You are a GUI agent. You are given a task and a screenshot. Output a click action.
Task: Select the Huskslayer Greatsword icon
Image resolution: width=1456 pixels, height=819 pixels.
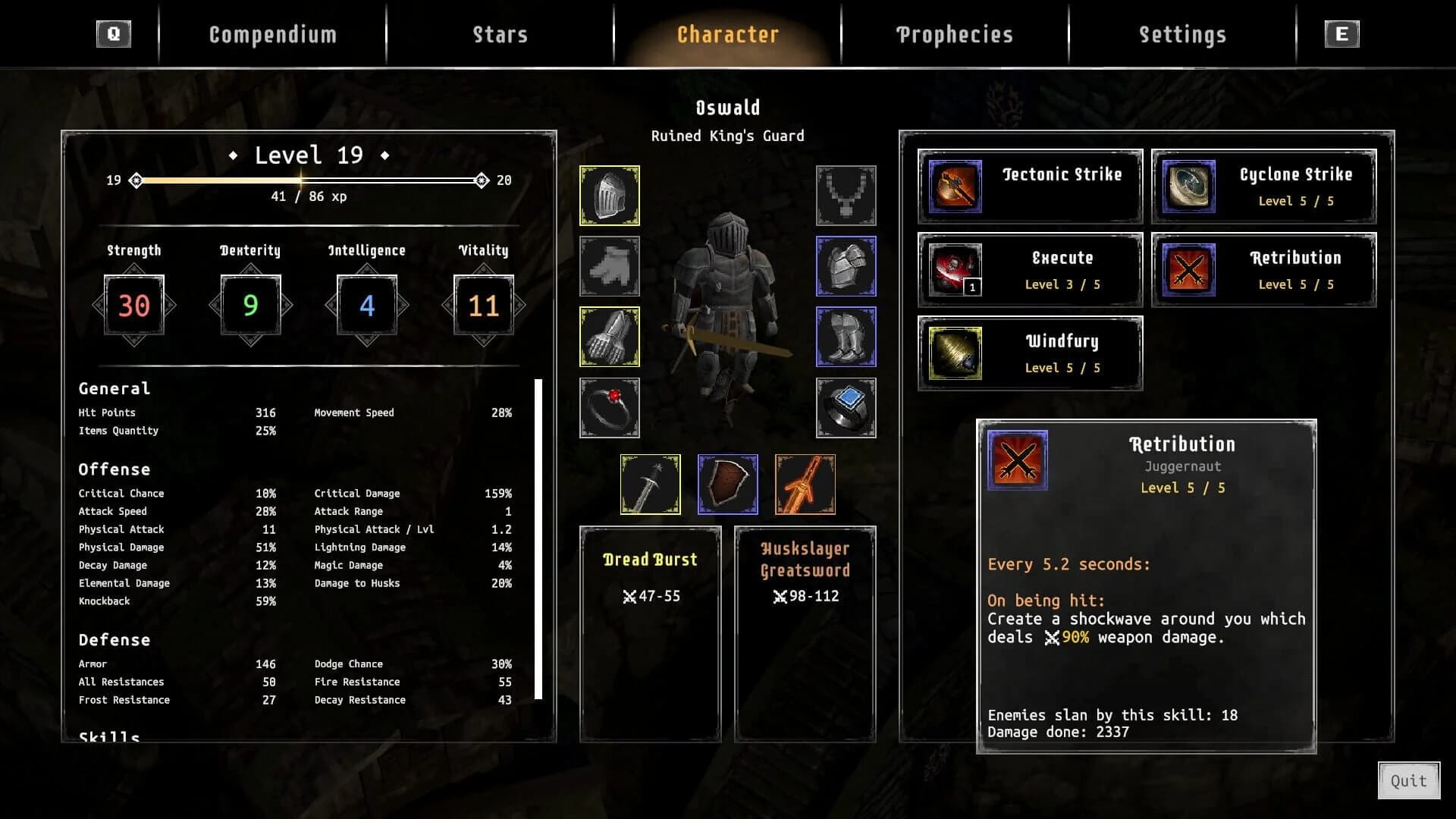point(805,483)
